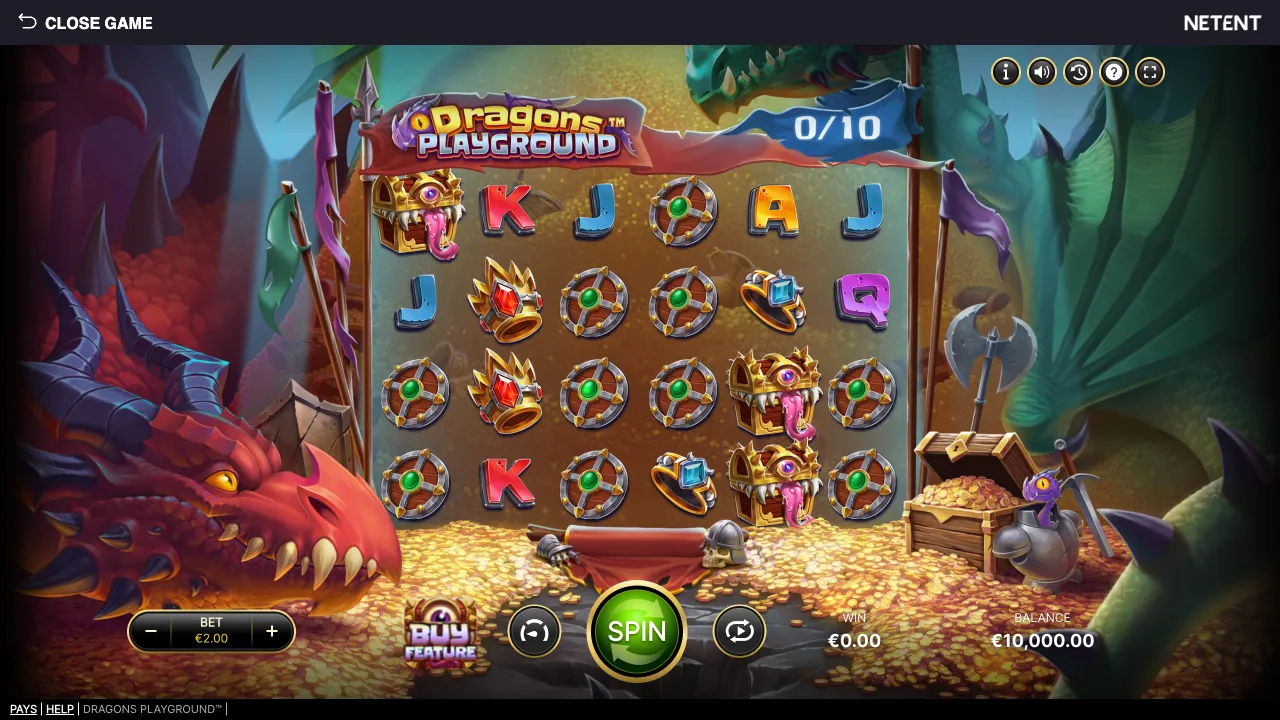Screen dimensions: 1280x720
Task: Open autoplay settings left of Spin
Action: [534, 631]
